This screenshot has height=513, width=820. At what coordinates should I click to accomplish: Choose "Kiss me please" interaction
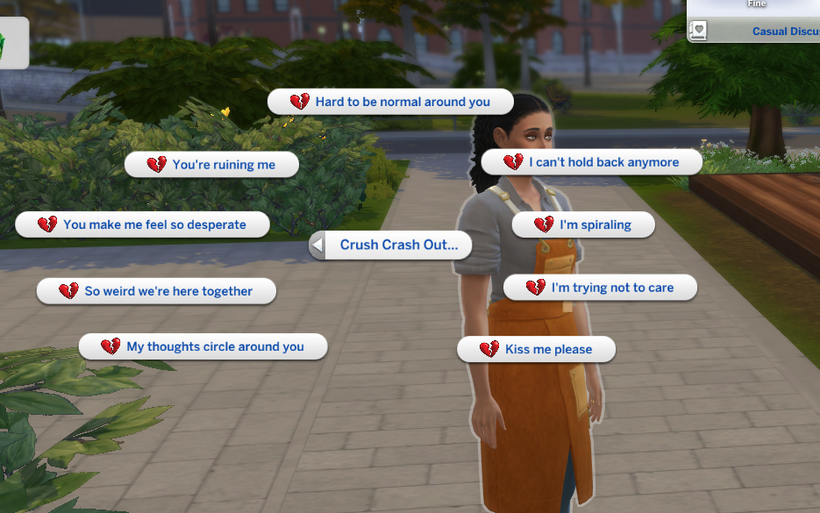click(x=536, y=349)
